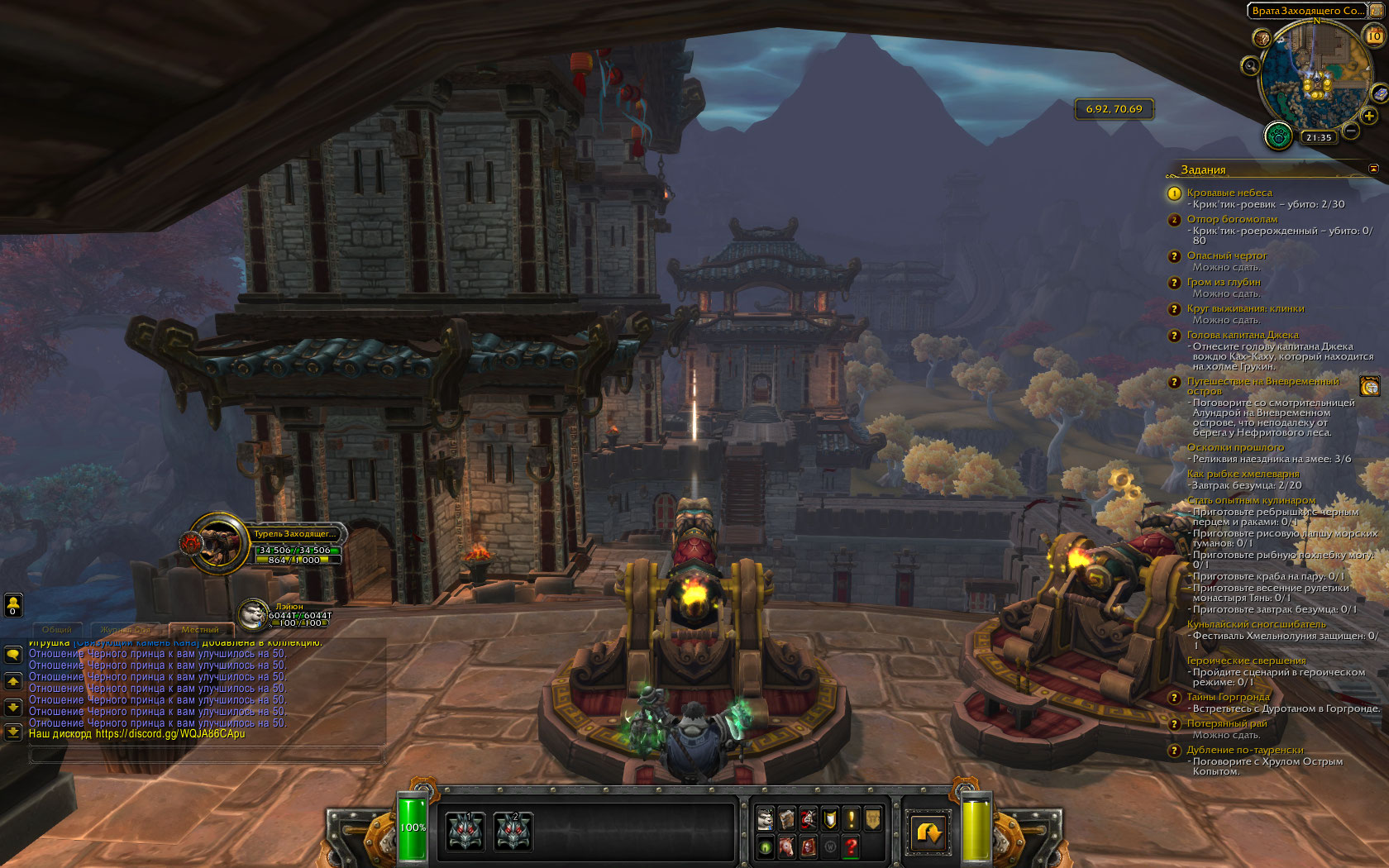Image resolution: width=1389 pixels, height=868 pixels.
Task: Open the character info panda portrait micro button
Action: tap(766, 818)
